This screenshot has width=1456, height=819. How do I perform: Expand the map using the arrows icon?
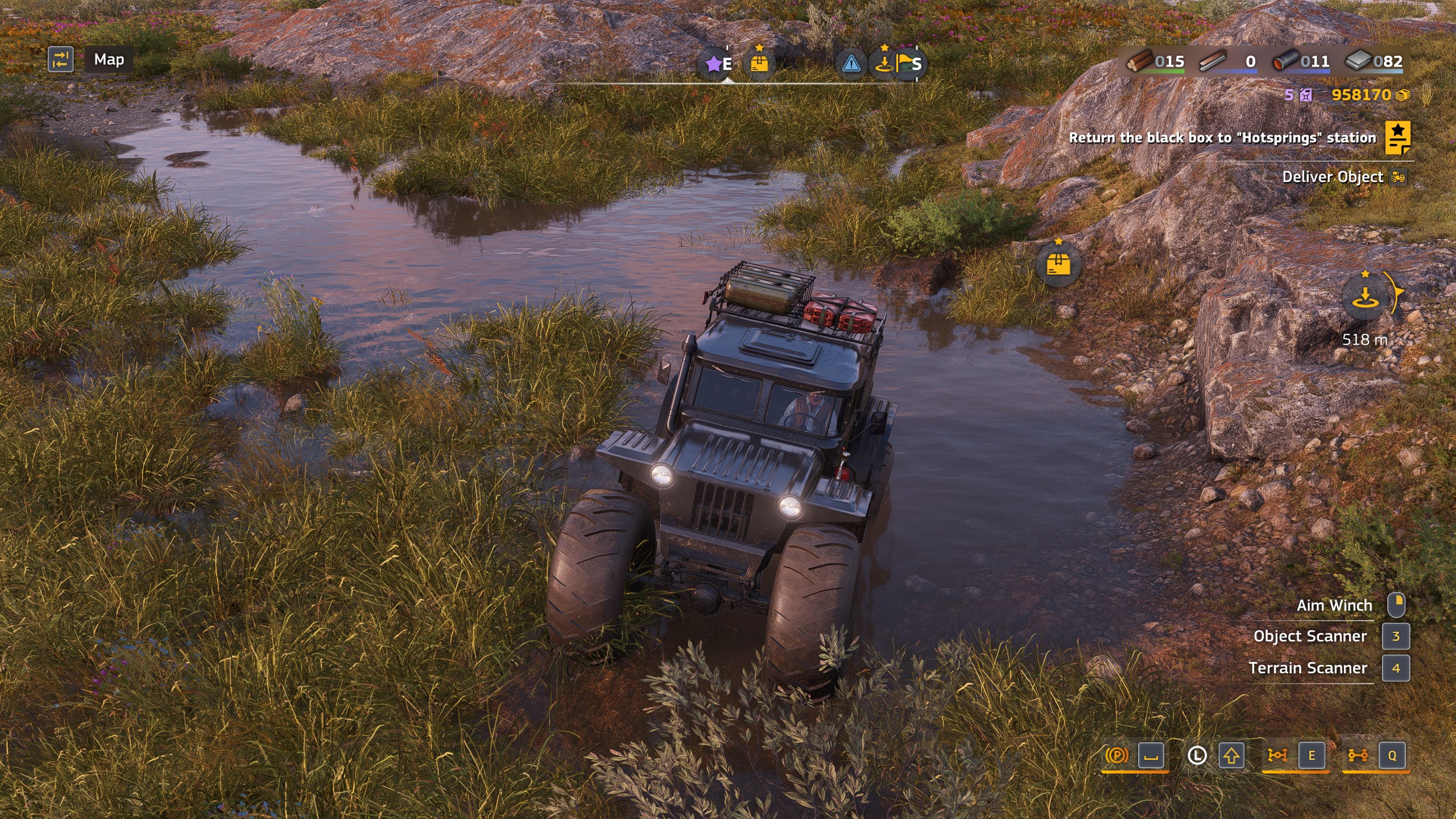point(62,59)
